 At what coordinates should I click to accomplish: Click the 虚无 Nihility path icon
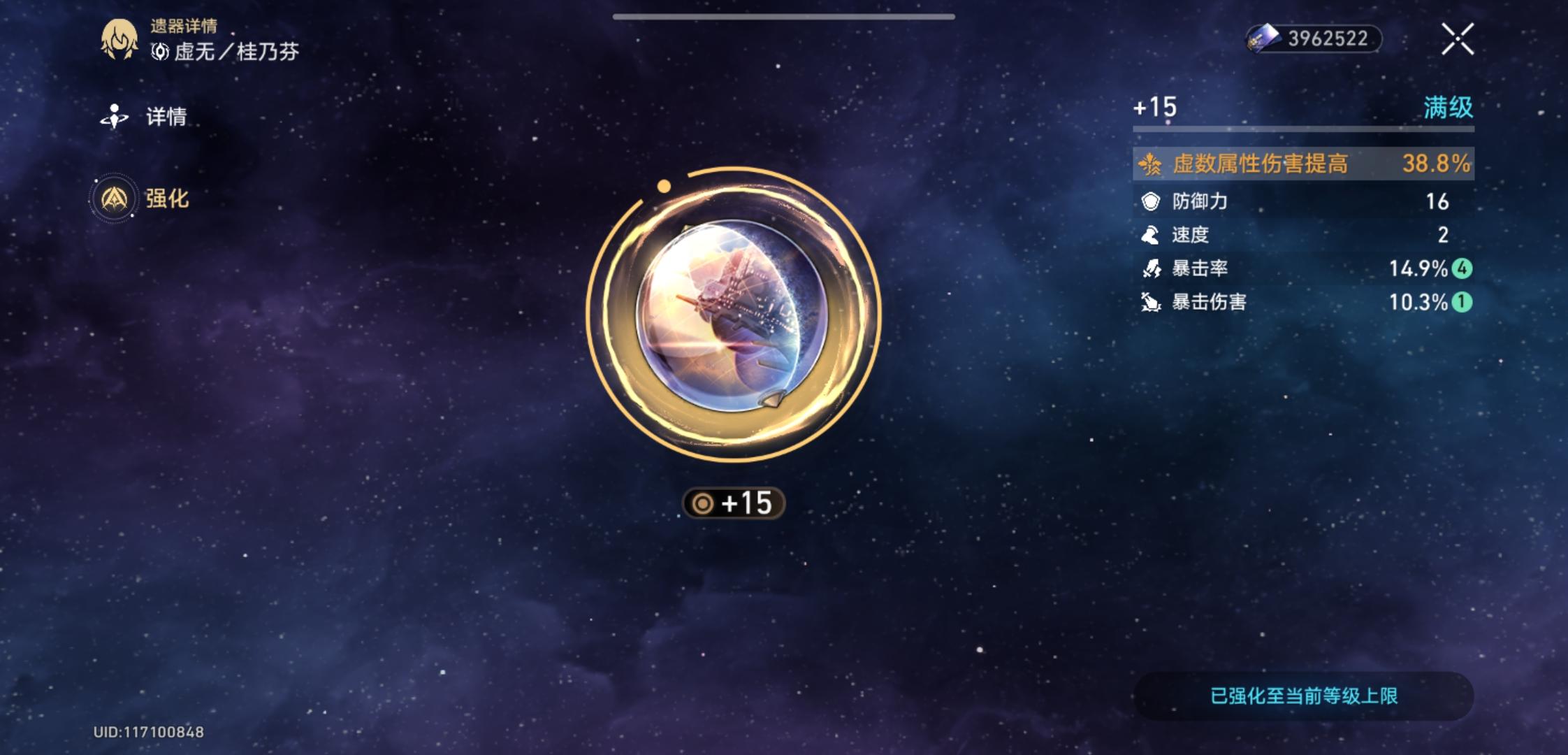(x=161, y=52)
